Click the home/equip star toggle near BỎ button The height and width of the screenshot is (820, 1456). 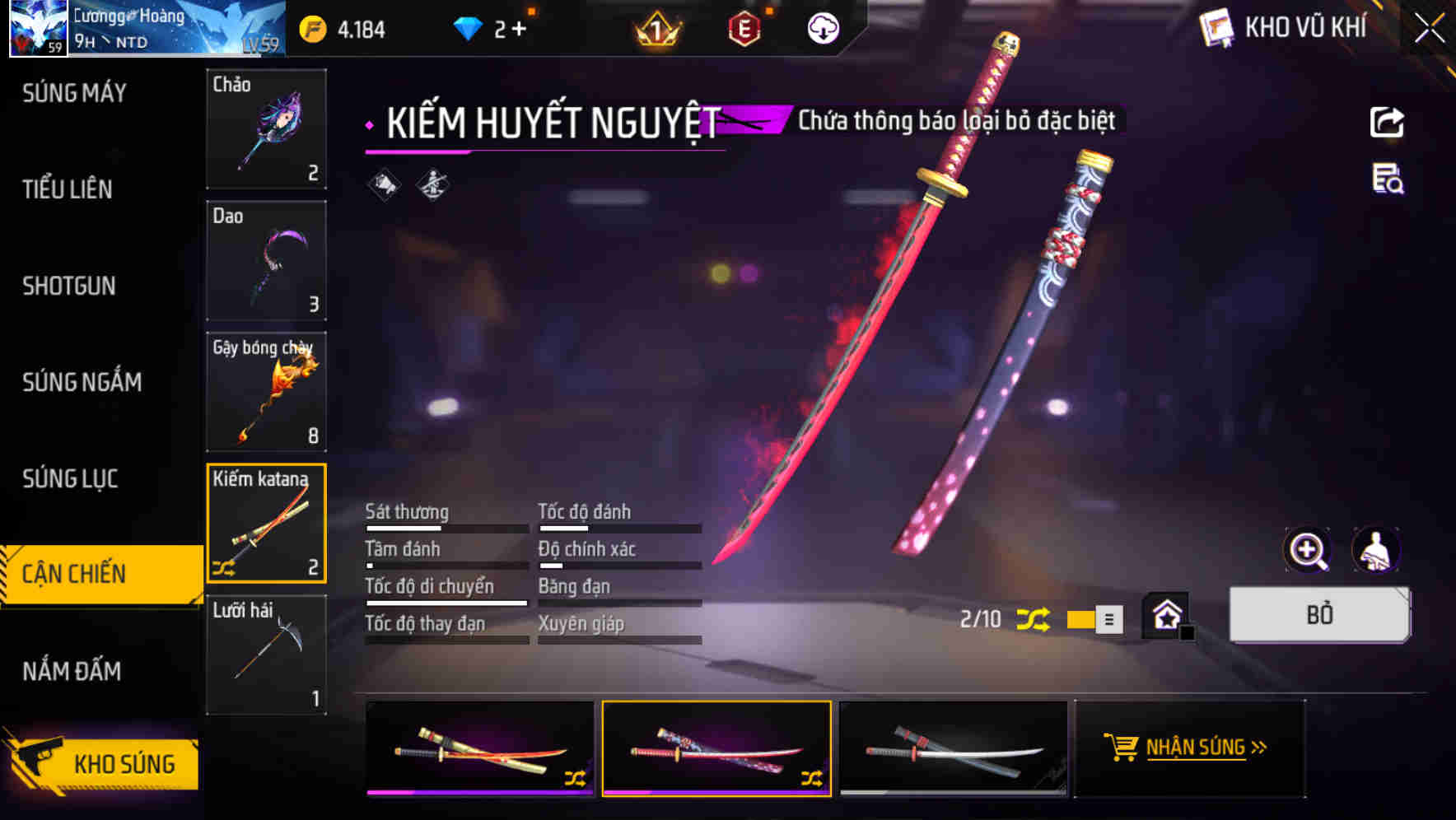1164,616
